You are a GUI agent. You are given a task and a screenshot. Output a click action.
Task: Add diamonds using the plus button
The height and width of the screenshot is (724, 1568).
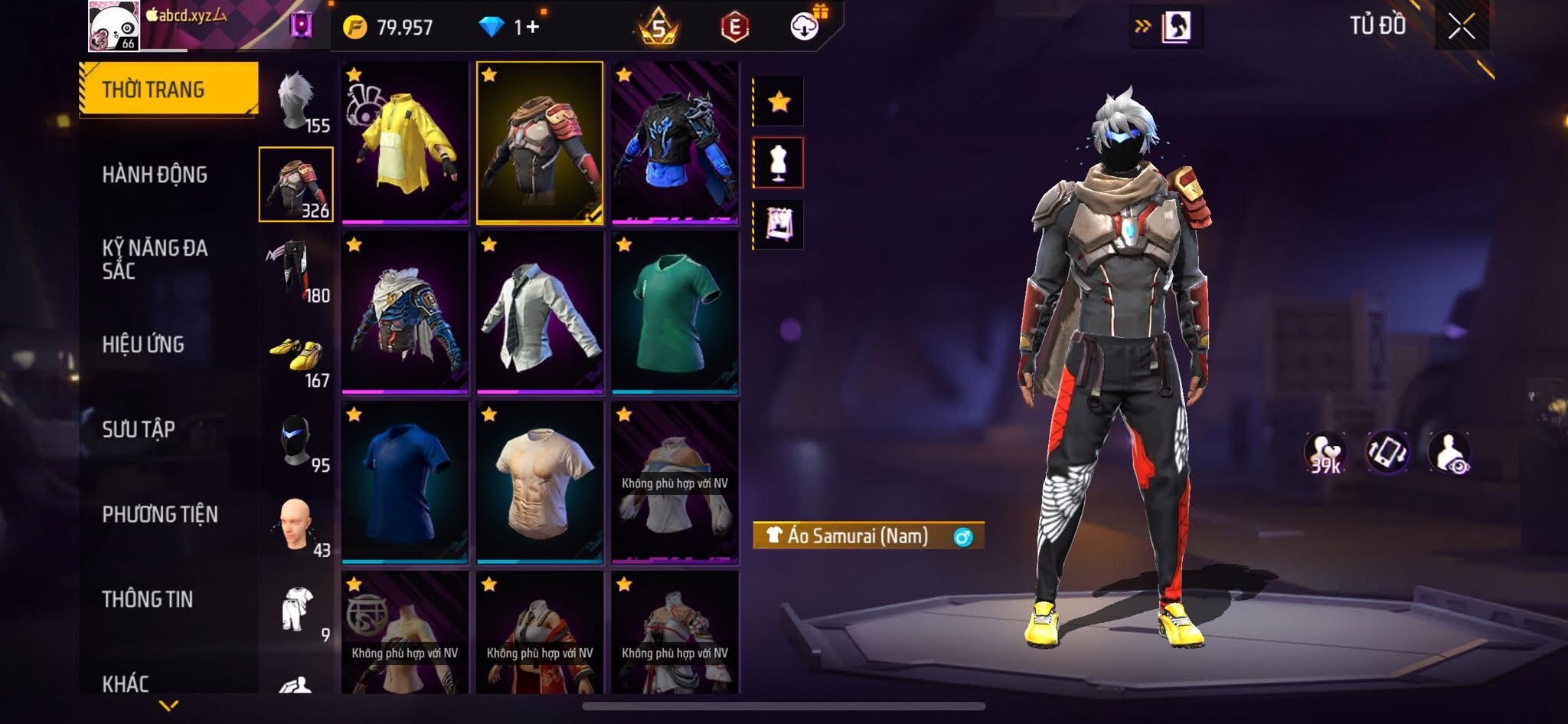[532, 28]
